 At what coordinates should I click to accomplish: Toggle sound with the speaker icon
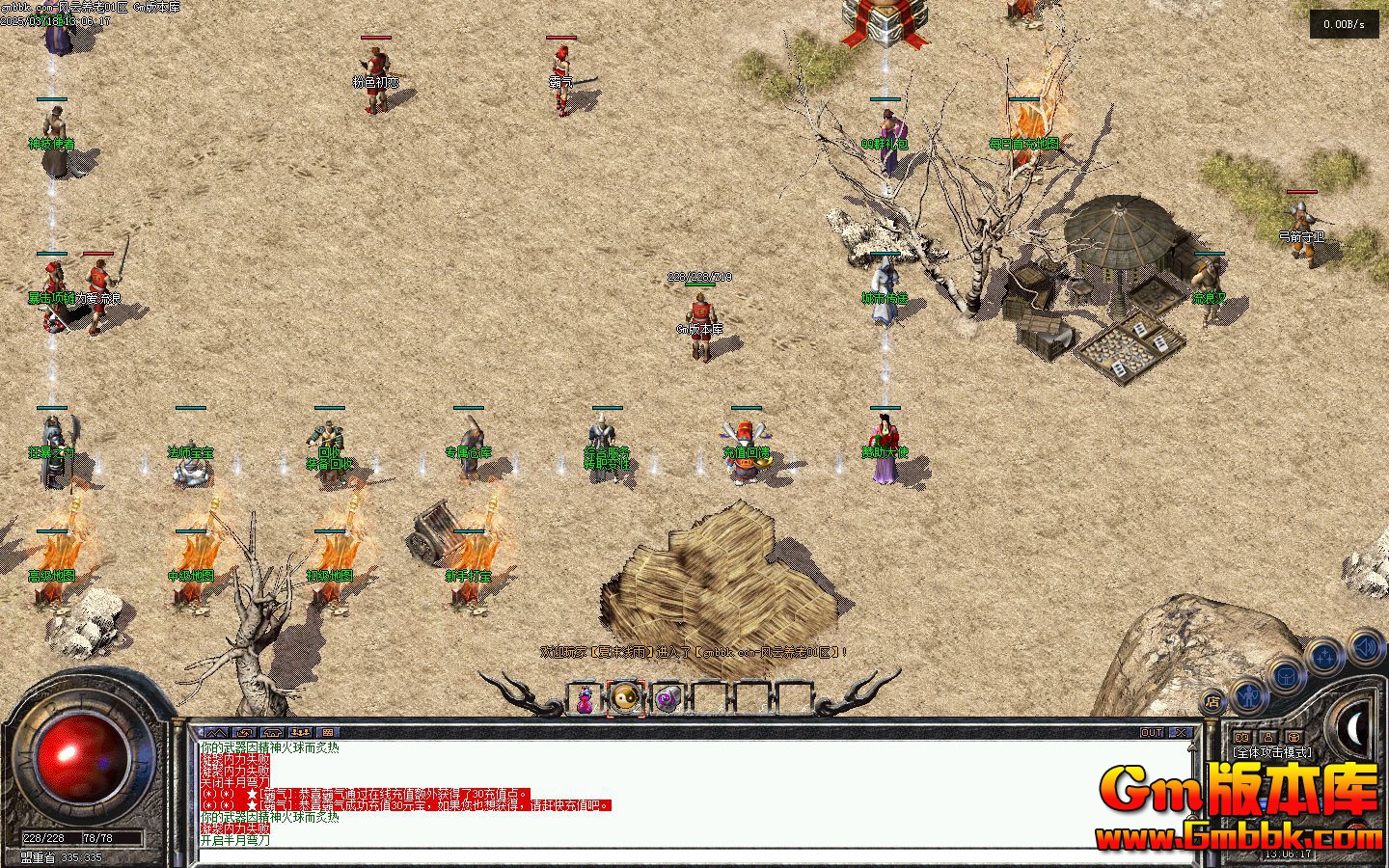(x=1365, y=646)
